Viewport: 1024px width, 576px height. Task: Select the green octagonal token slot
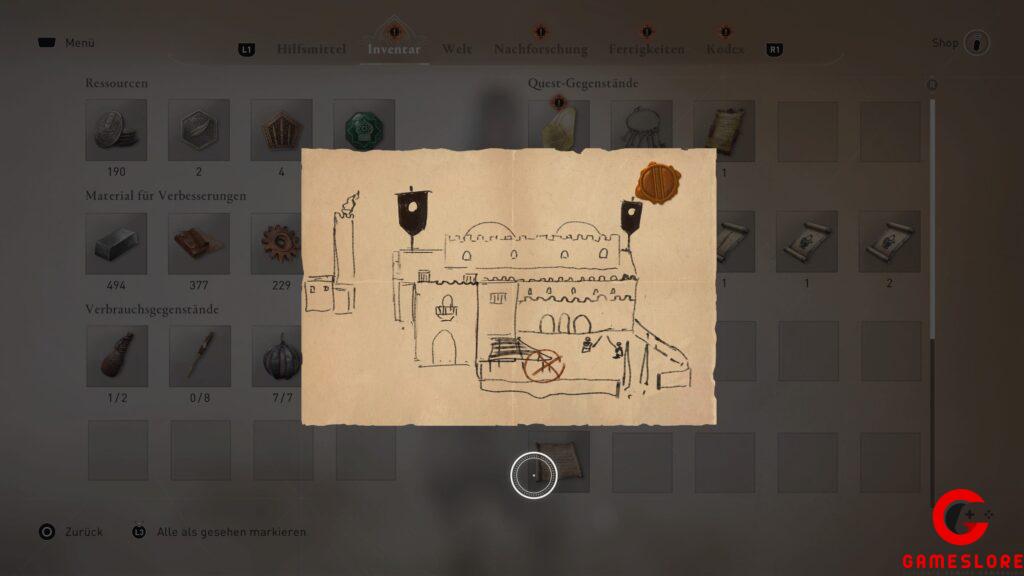[x=363, y=129]
